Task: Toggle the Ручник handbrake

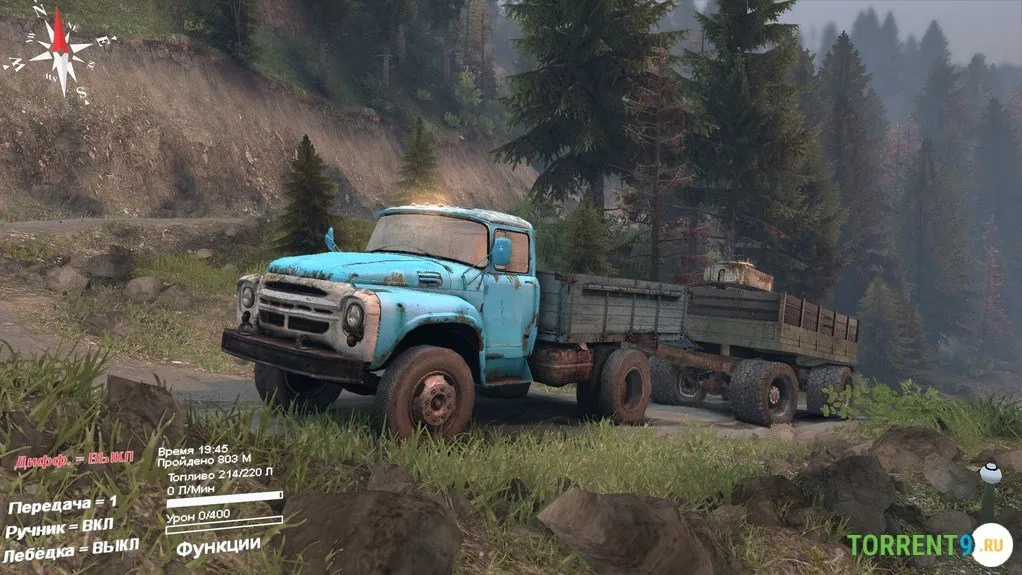Action: tap(59, 528)
